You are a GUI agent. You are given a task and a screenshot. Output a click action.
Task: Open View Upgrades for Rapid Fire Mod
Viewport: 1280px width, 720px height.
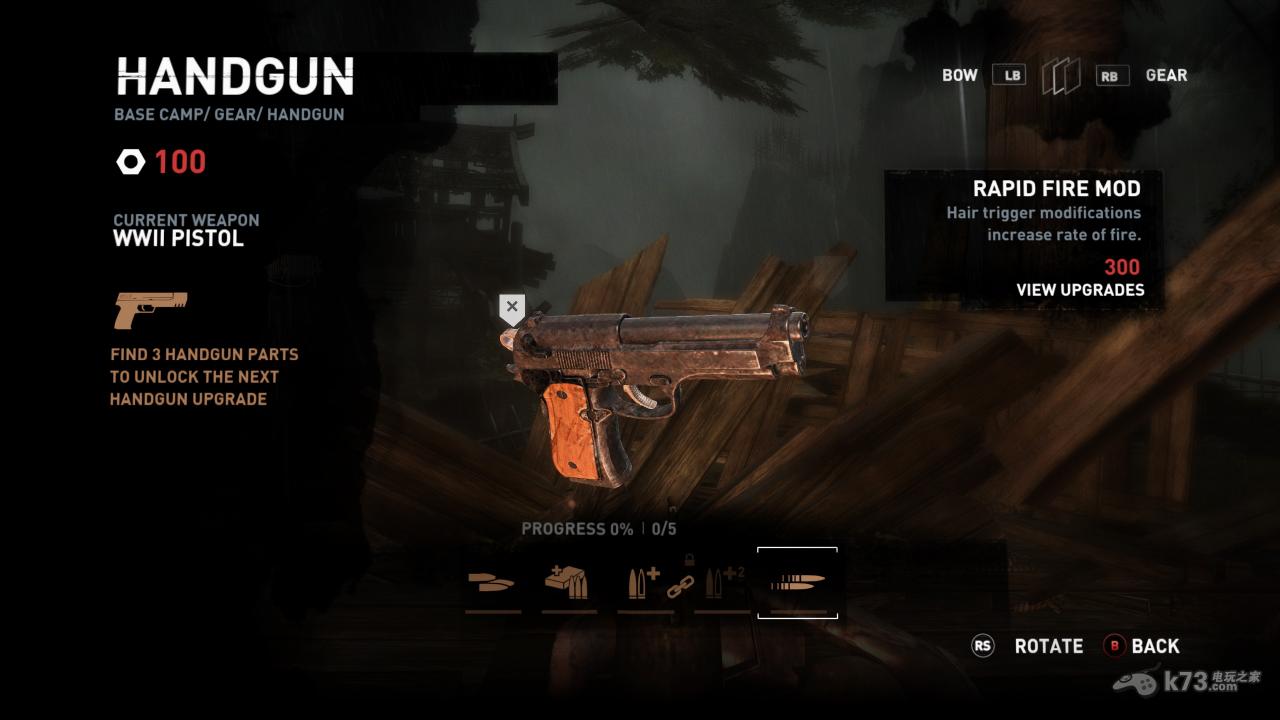[1080, 290]
